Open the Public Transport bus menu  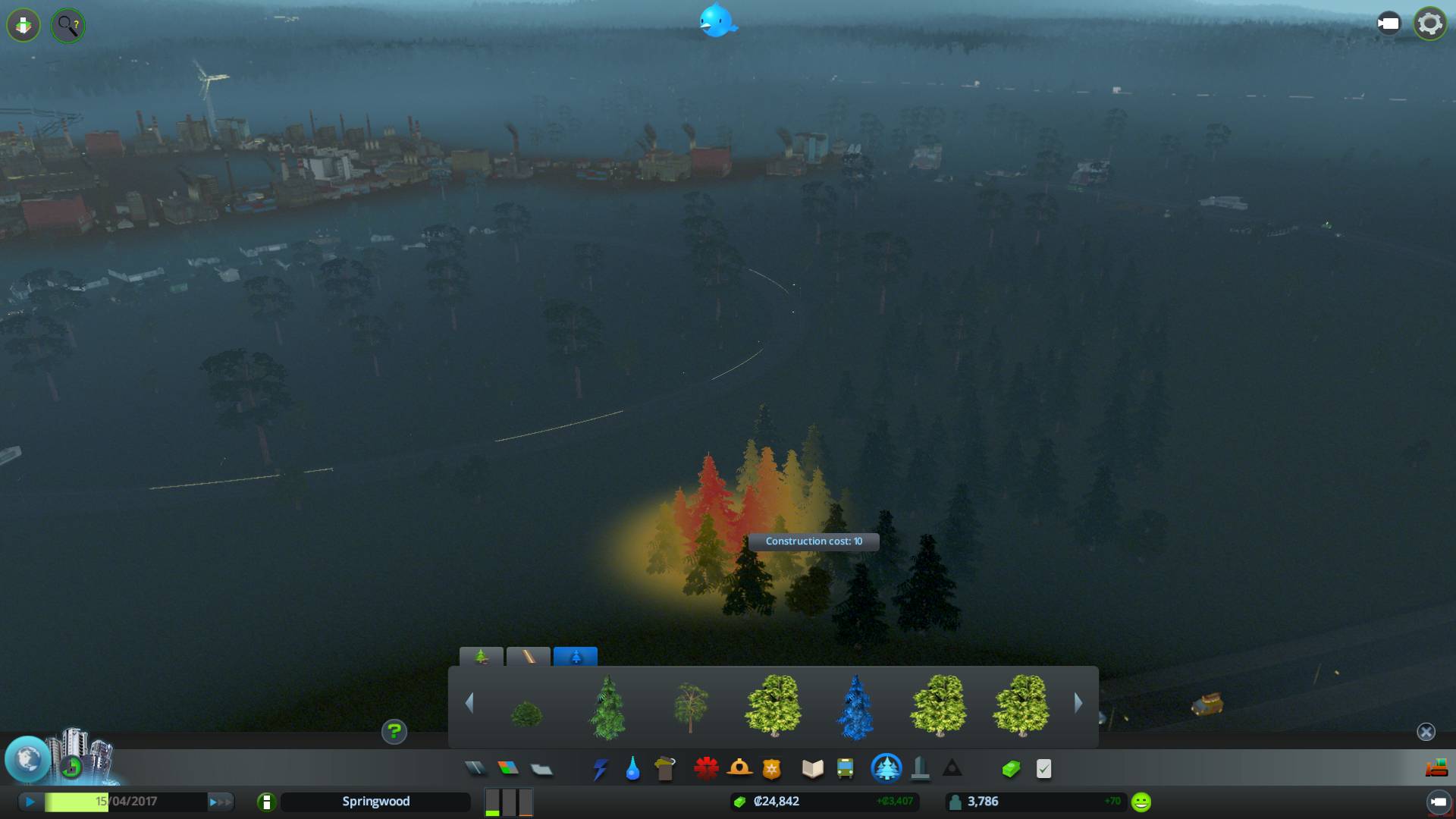pyautogui.click(x=845, y=769)
